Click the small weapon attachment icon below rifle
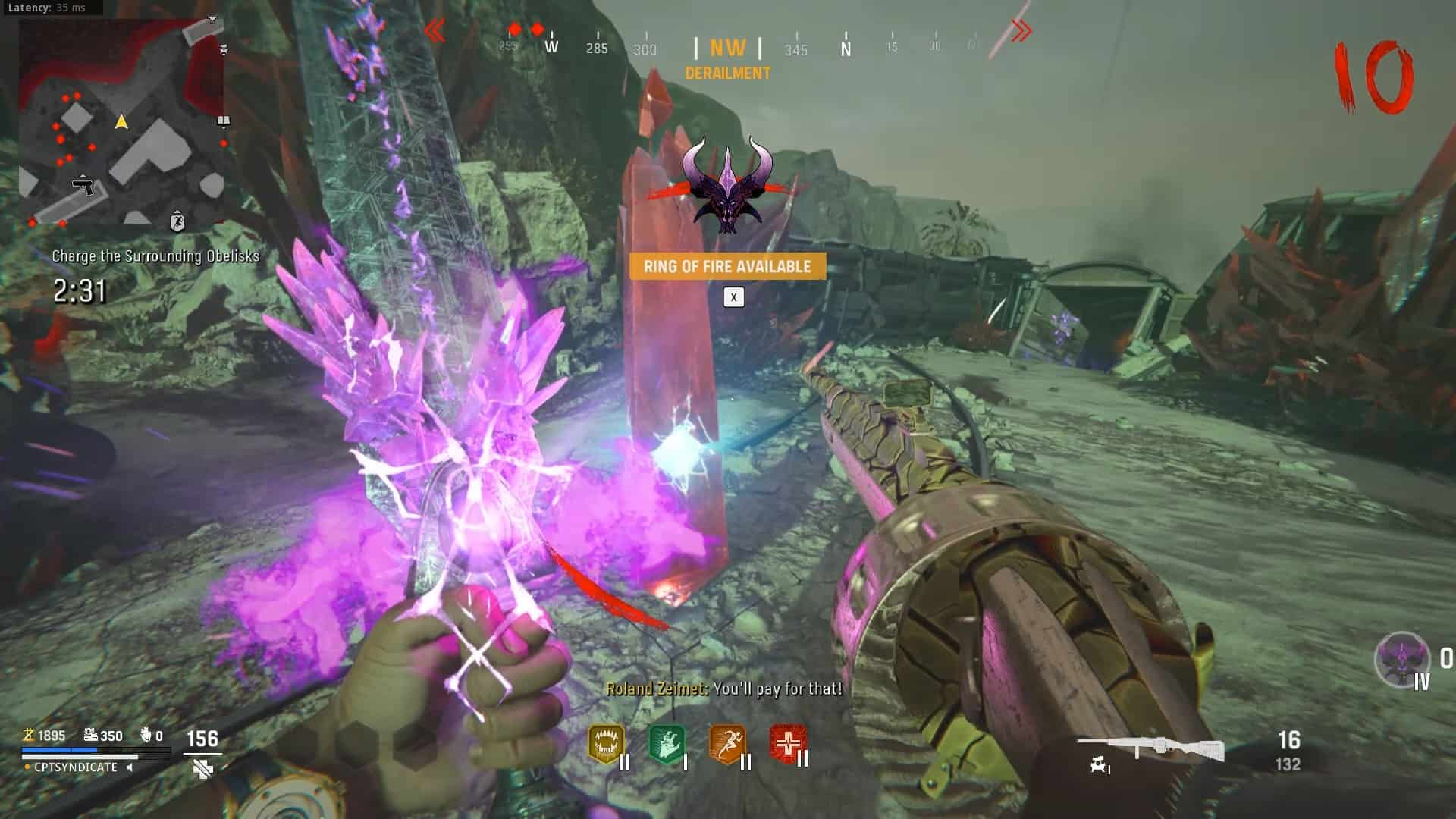Image resolution: width=1456 pixels, height=819 pixels. [1098, 766]
